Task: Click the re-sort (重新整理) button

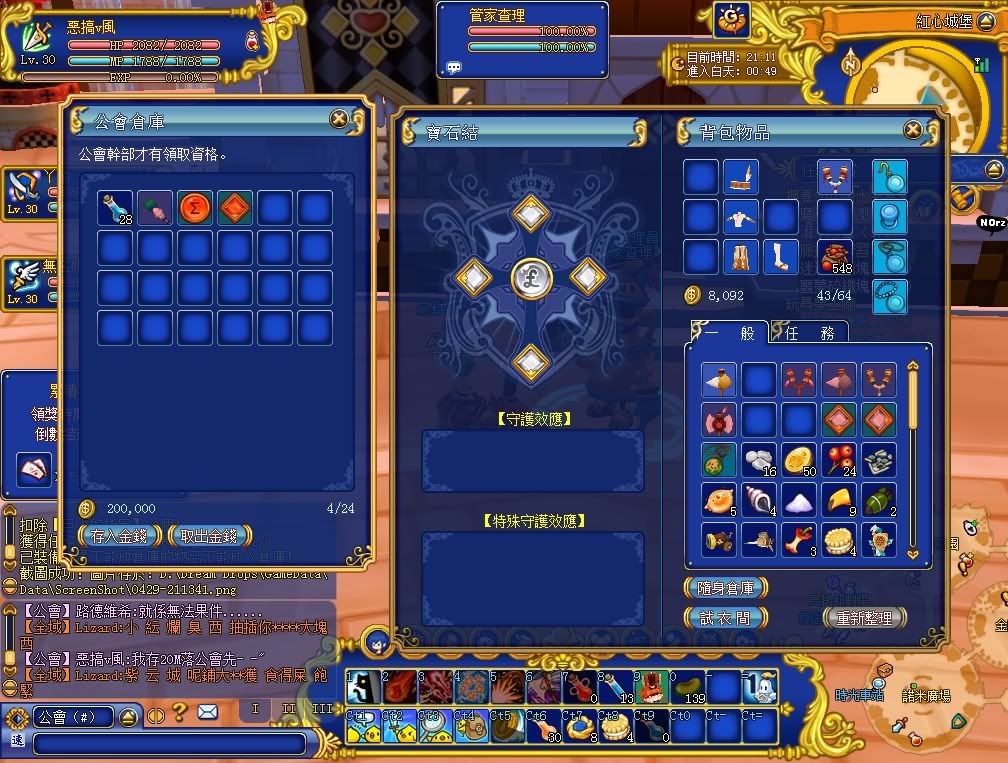Action: 864,618
